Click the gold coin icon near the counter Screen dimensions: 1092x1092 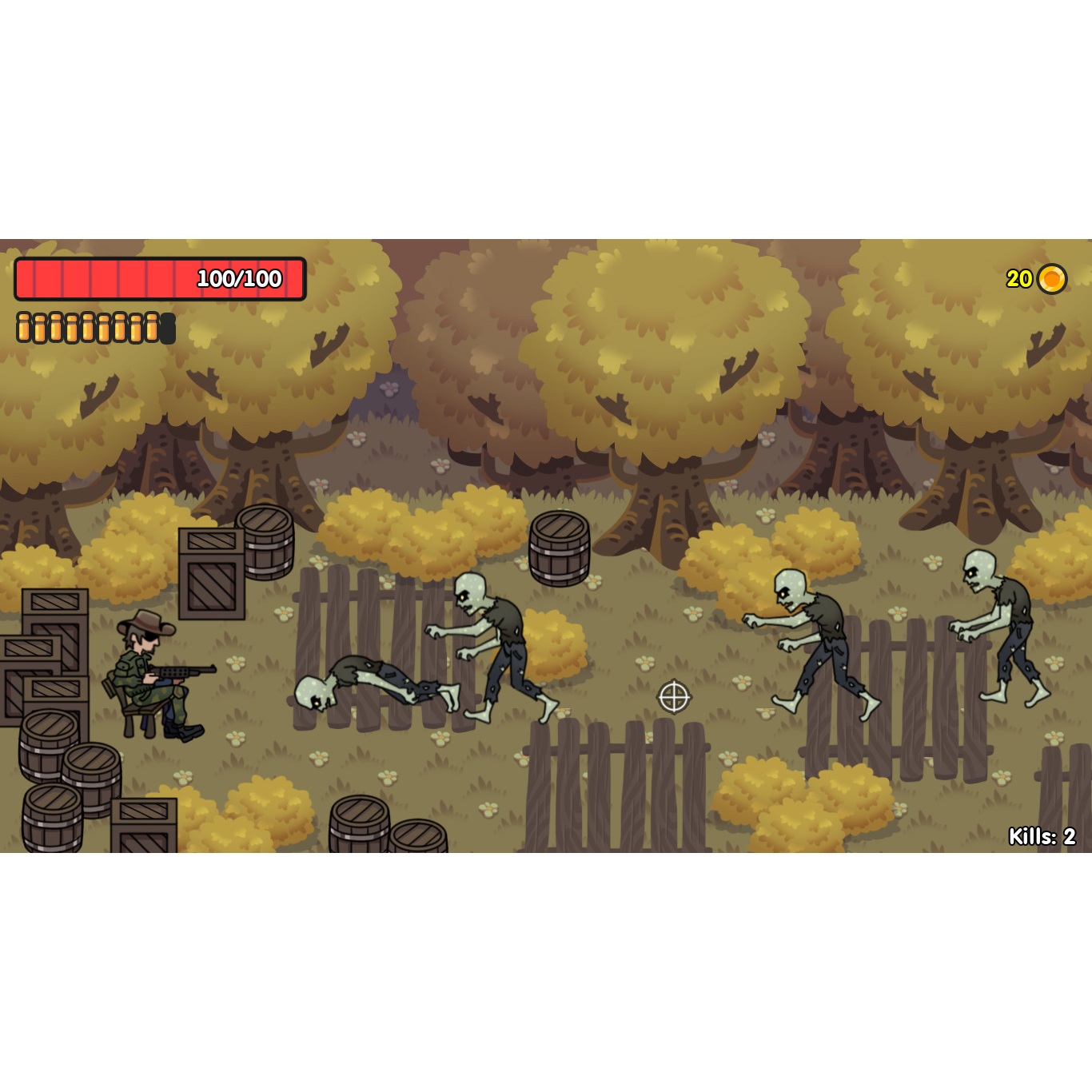click(x=1052, y=279)
